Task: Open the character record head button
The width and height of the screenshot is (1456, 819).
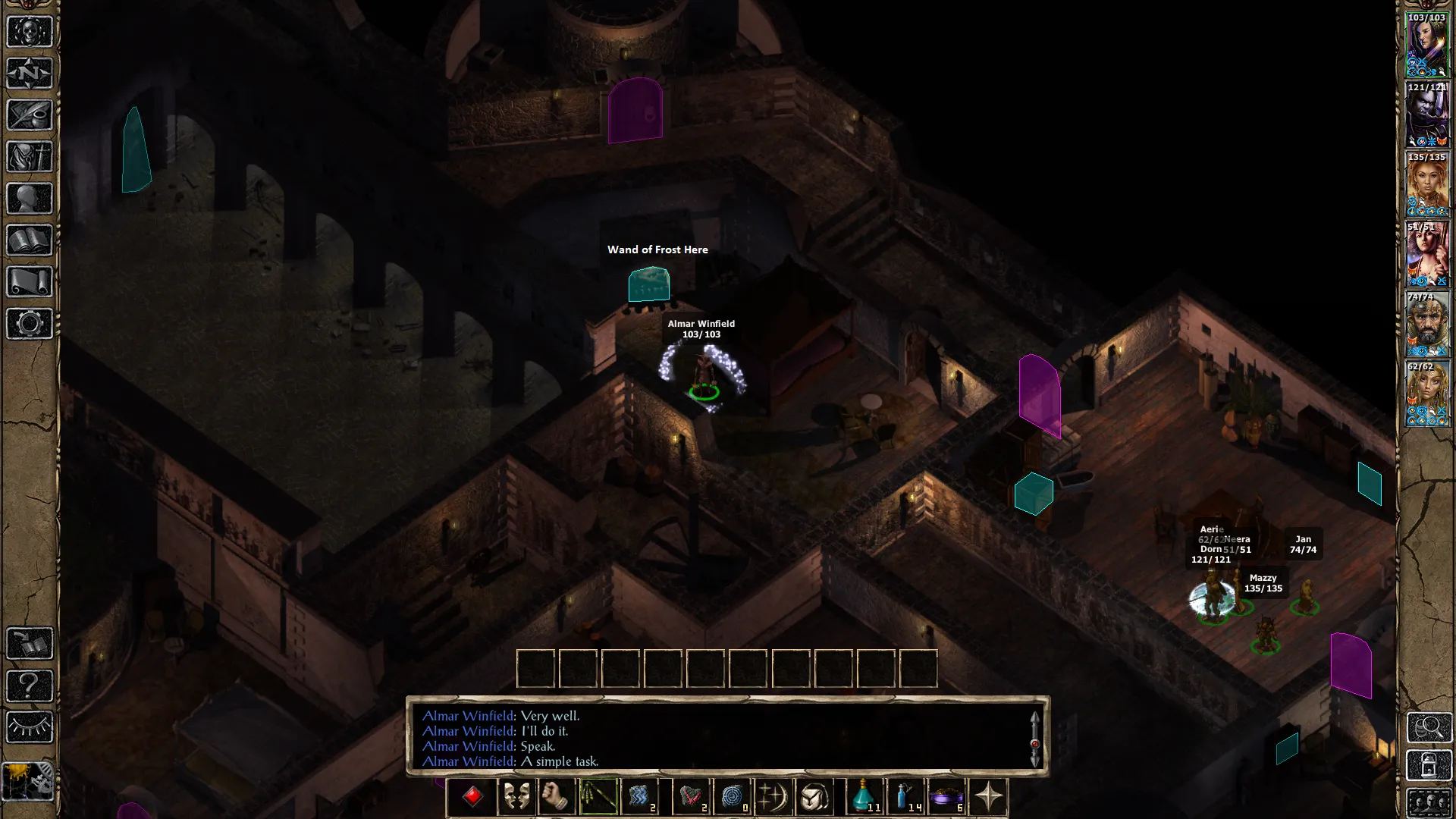Action: click(30, 199)
